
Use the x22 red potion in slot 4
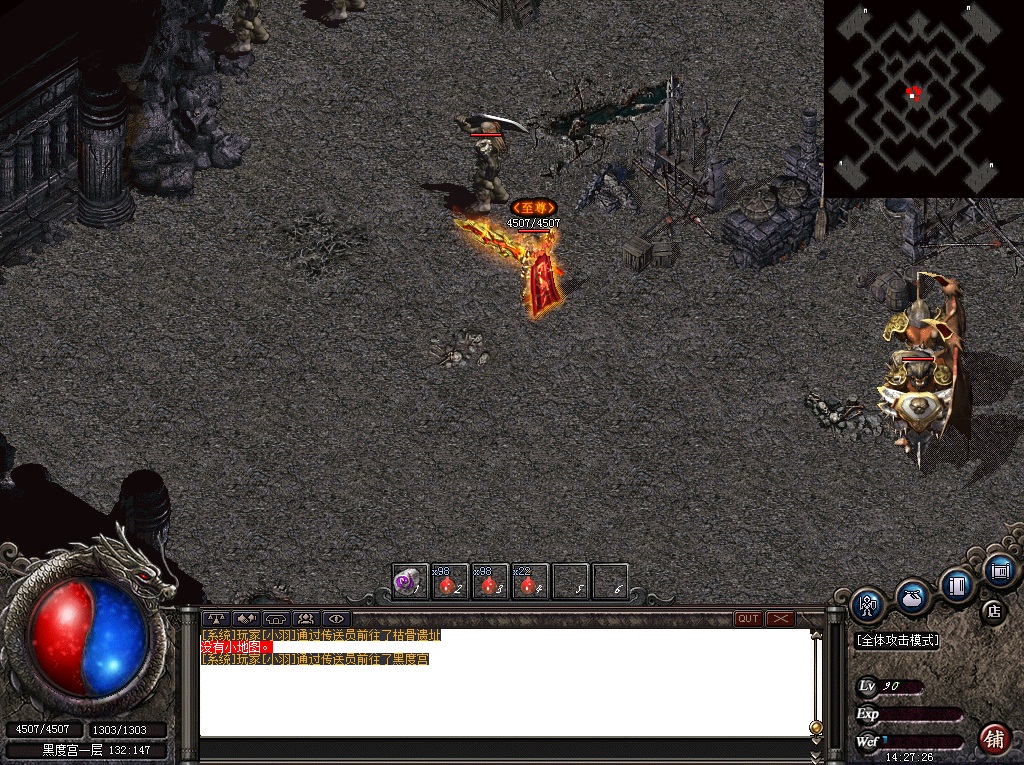[x=530, y=582]
